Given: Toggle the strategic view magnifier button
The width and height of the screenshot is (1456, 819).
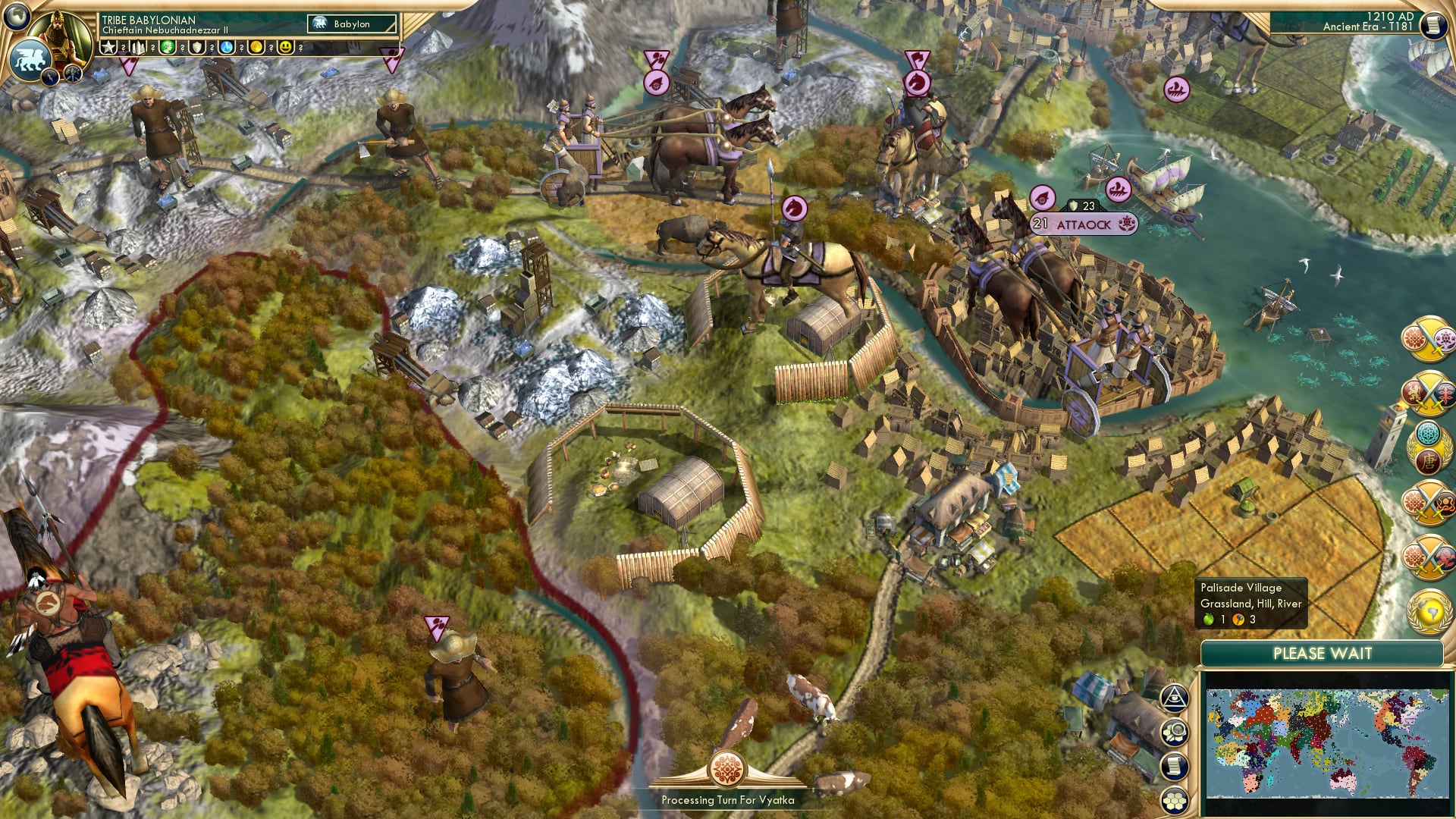Looking at the screenshot, I should coord(1175,733).
